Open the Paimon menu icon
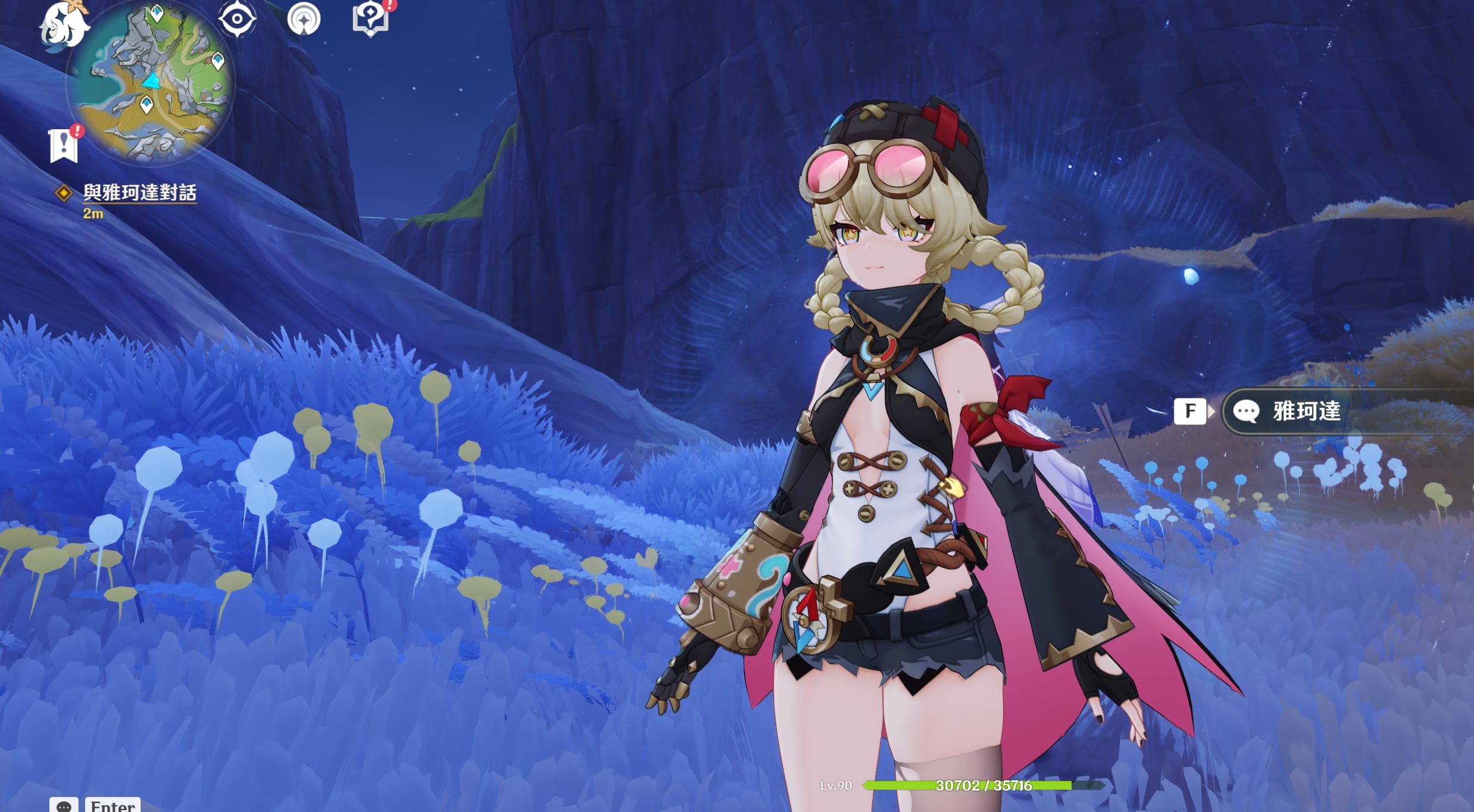 tap(64, 25)
